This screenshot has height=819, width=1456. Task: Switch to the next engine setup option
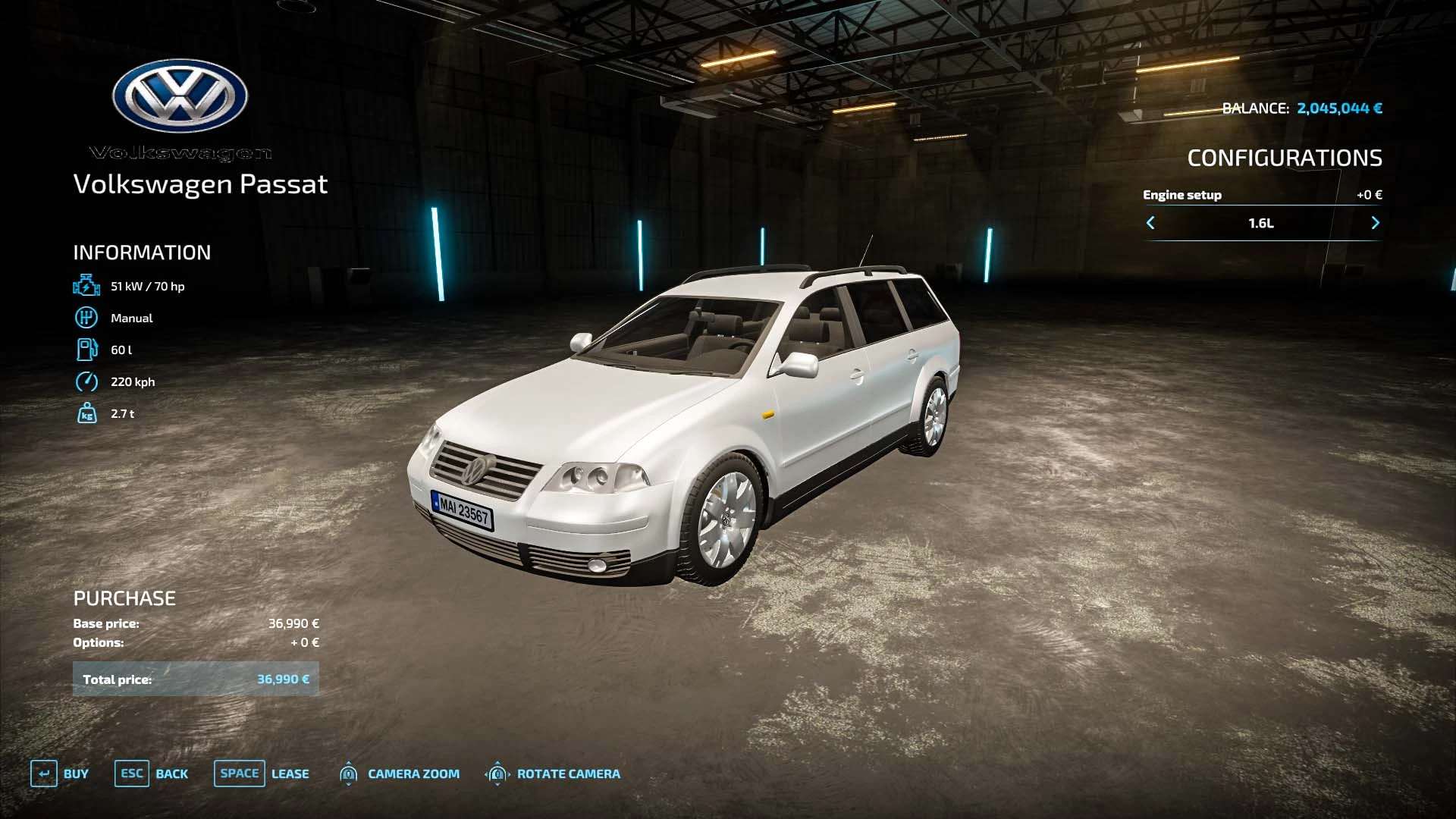1375,223
